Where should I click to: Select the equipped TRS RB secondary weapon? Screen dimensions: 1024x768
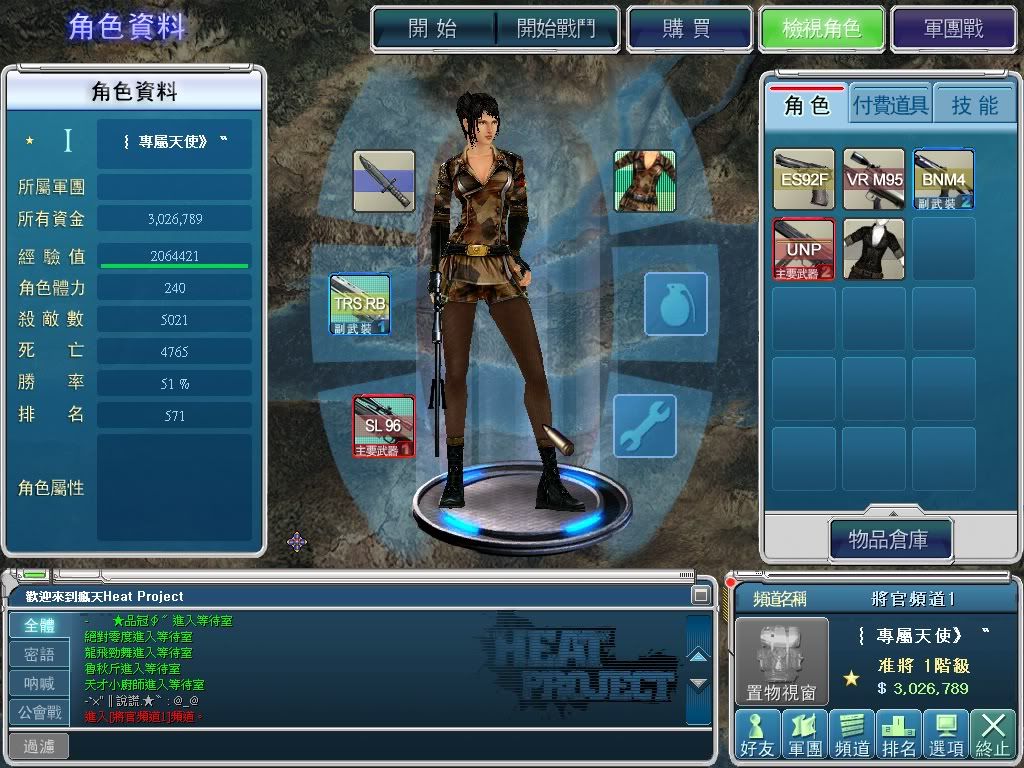click(x=360, y=304)
